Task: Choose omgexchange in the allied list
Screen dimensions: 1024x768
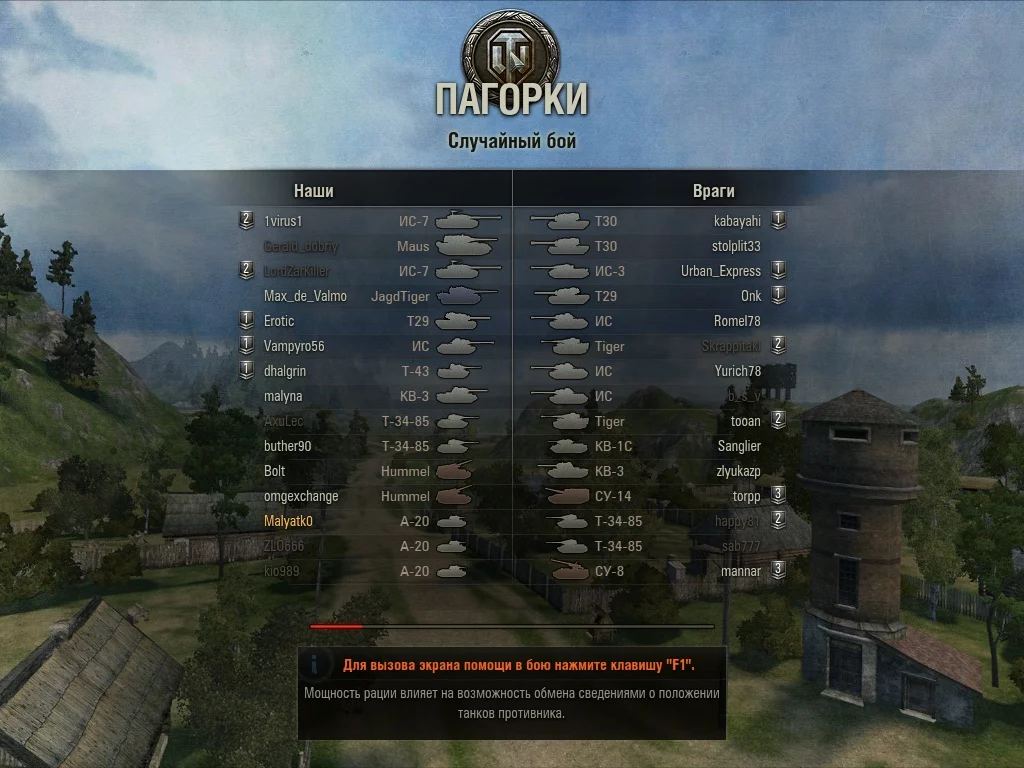Action: [x=301, y=496]
